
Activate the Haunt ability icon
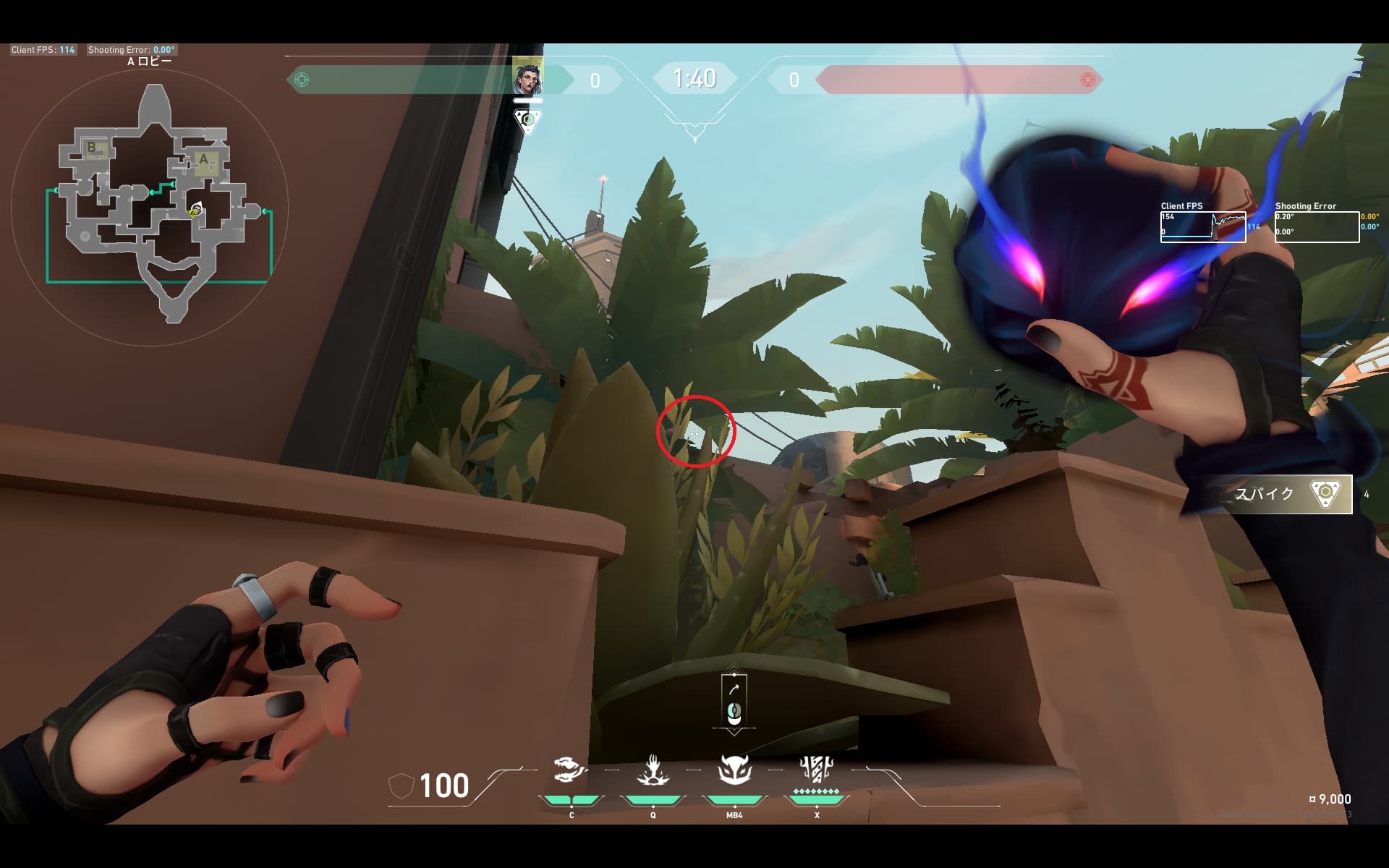click(734, 771)
